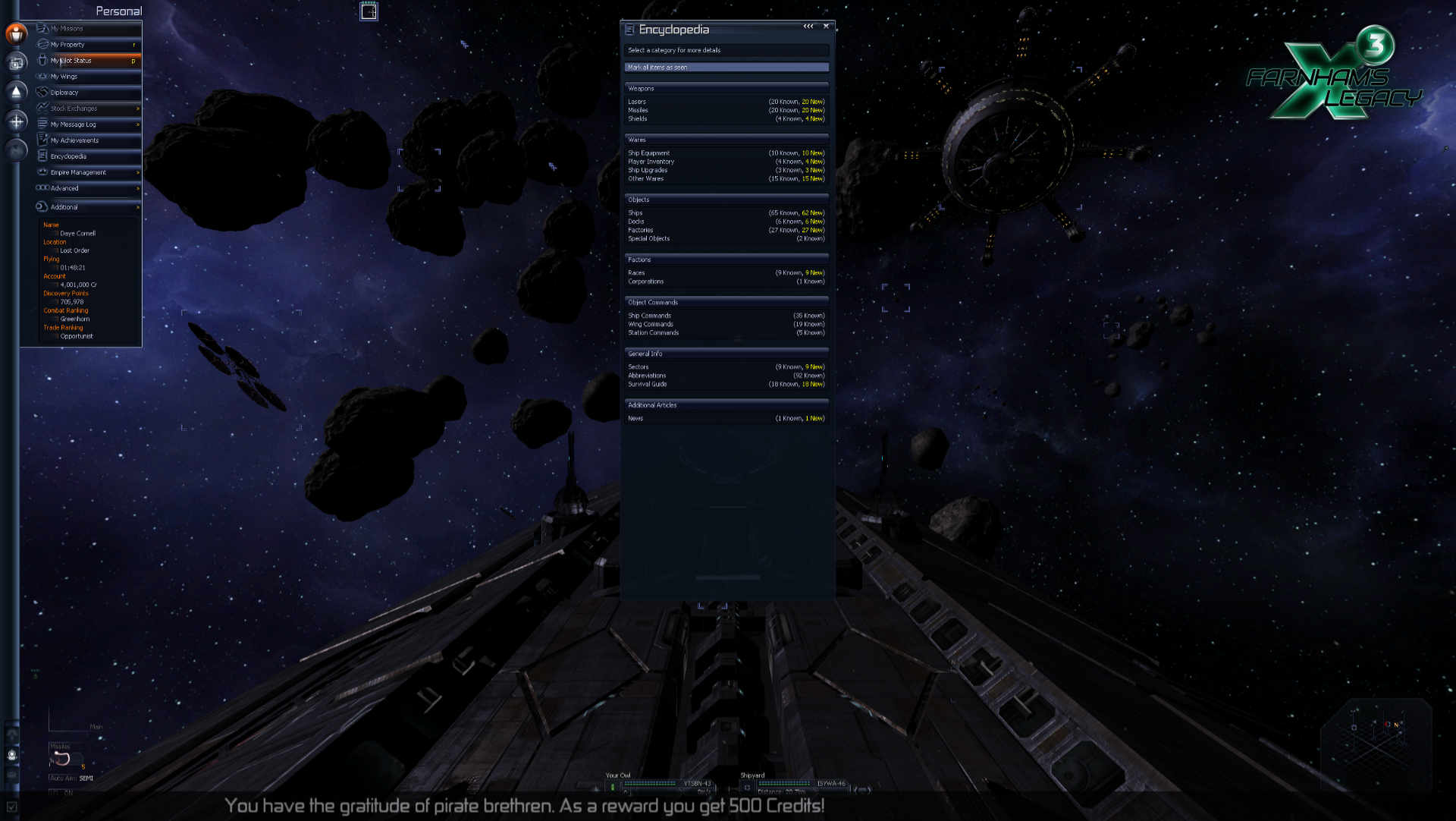Choose the Races factions entry
1456x821 pixels.
pyautogui.click(x=636, y=273)
